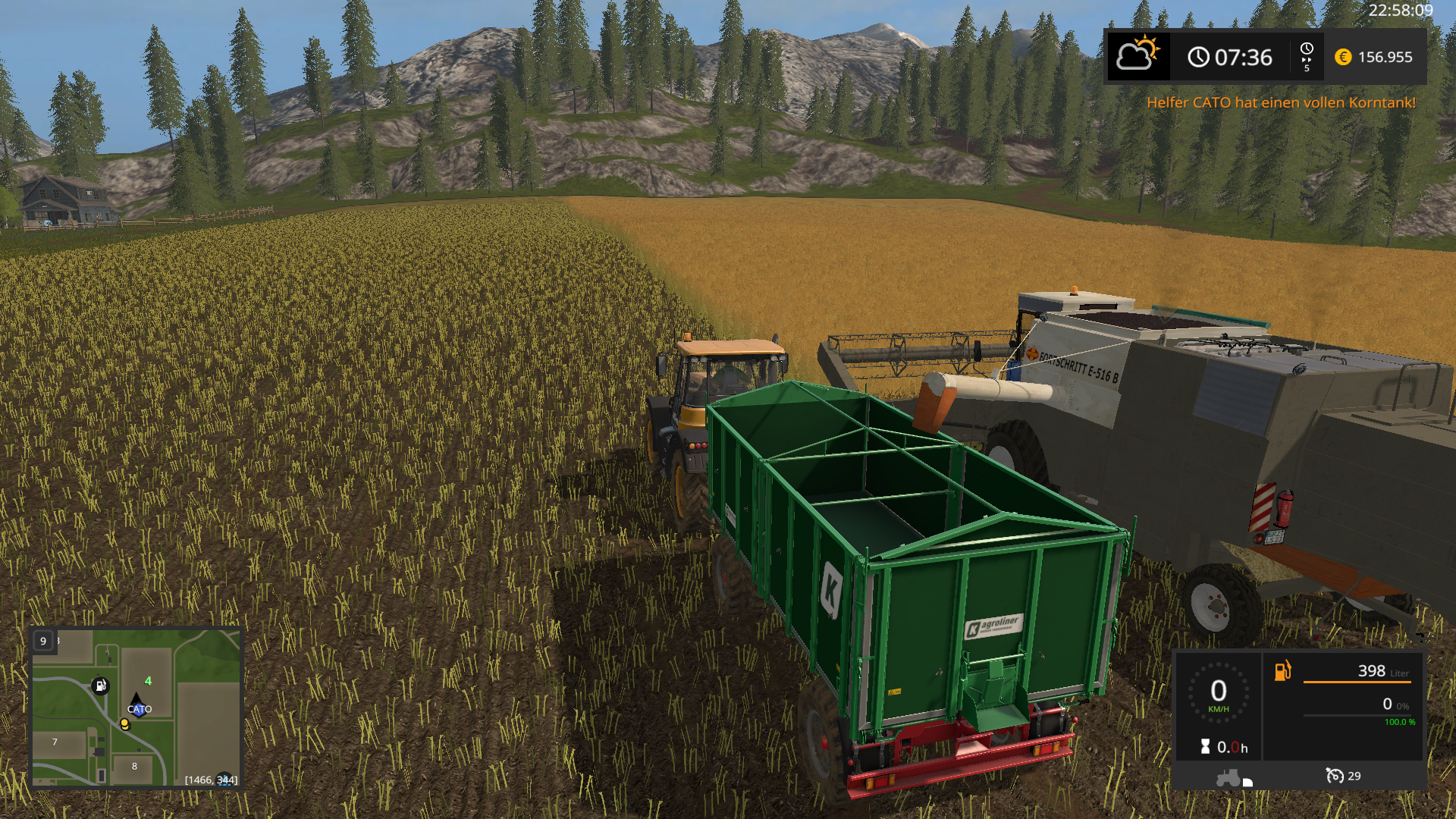
Task: Click the cruise control speed icon
Action: (x=1335, y=776)
